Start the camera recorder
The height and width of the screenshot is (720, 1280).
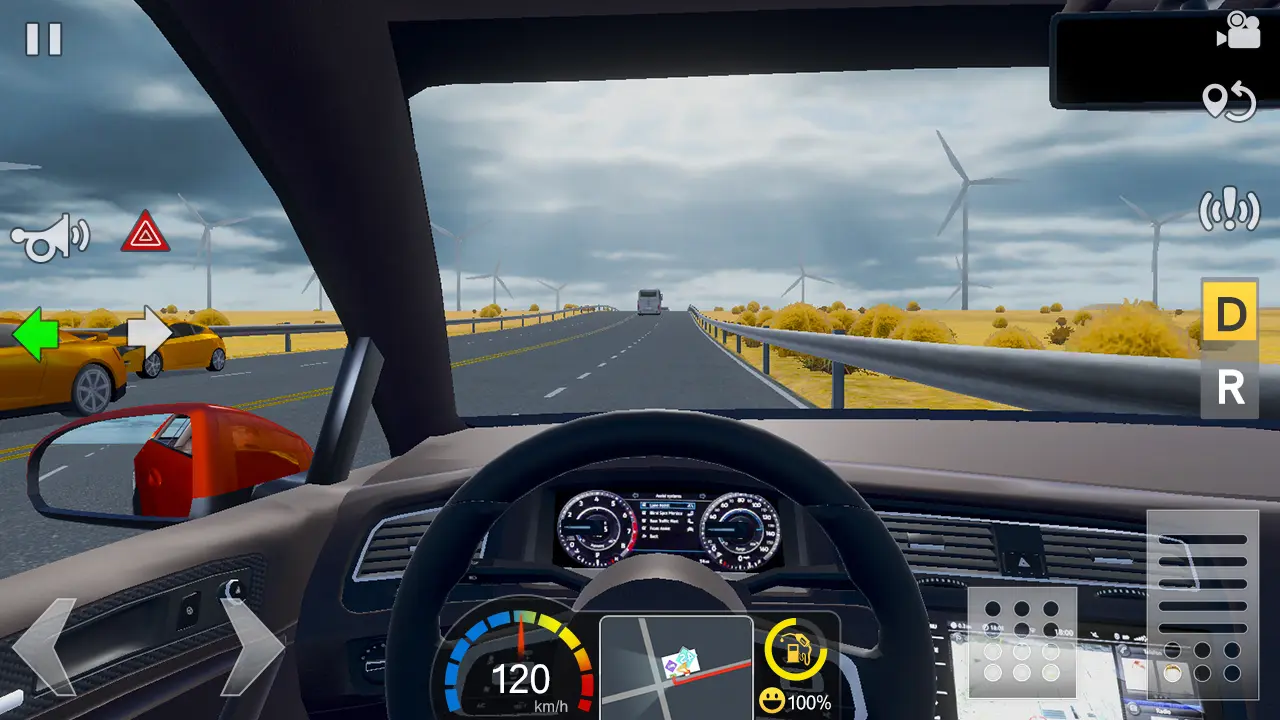click(1240, 32)
